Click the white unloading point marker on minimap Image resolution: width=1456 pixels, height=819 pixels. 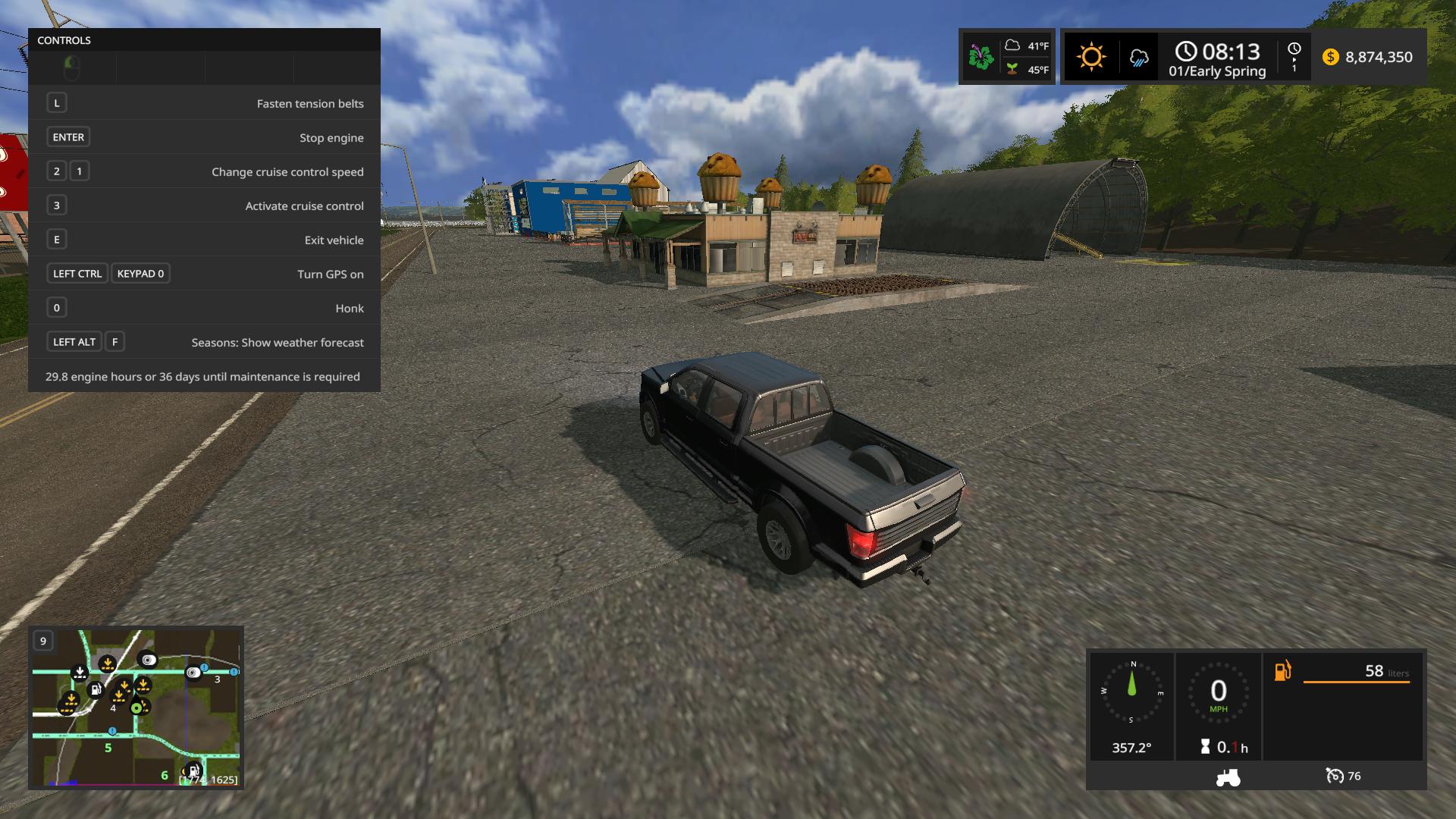[80, 673]
